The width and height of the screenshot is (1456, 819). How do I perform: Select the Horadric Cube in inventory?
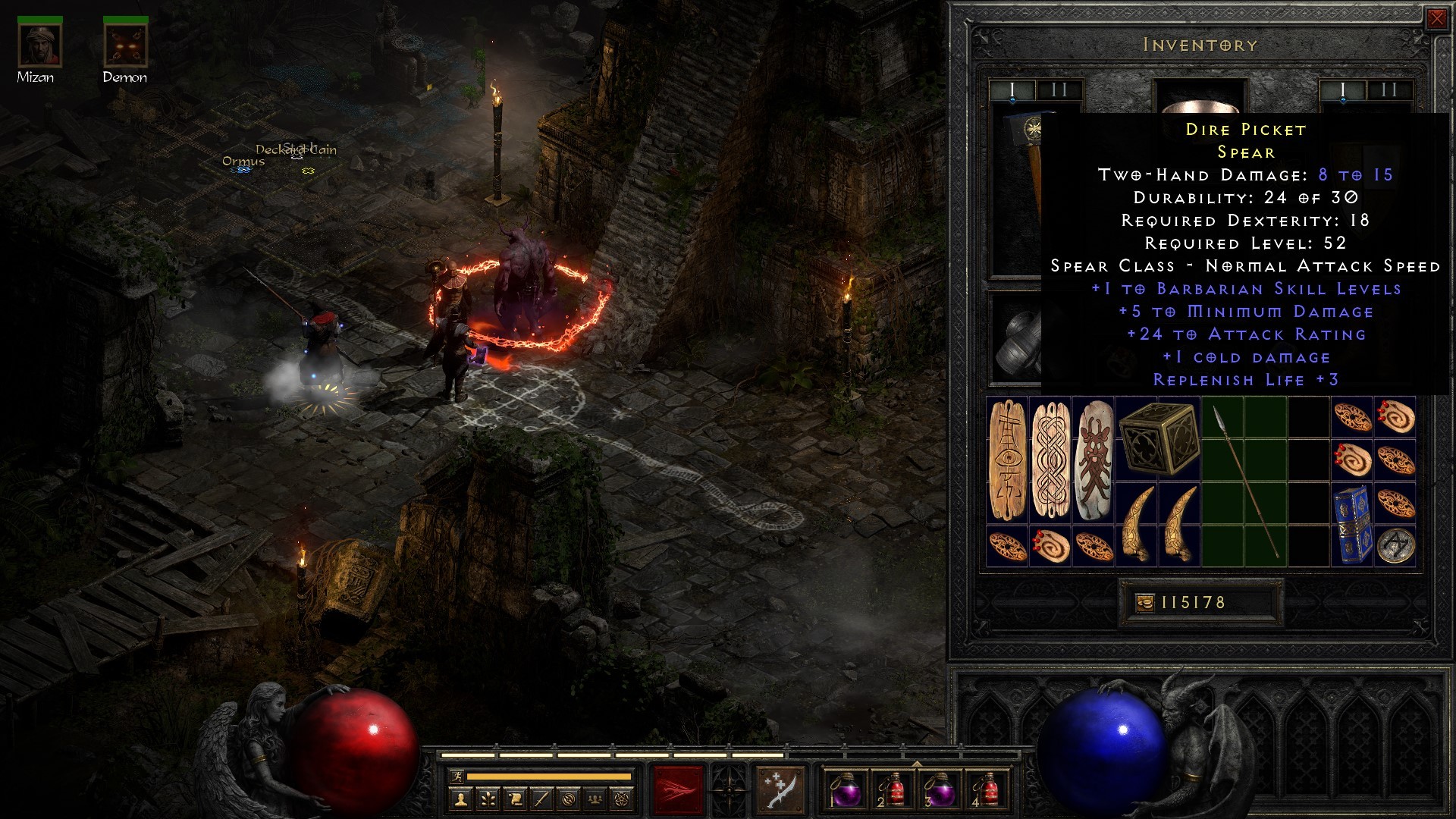point(1157,438)
